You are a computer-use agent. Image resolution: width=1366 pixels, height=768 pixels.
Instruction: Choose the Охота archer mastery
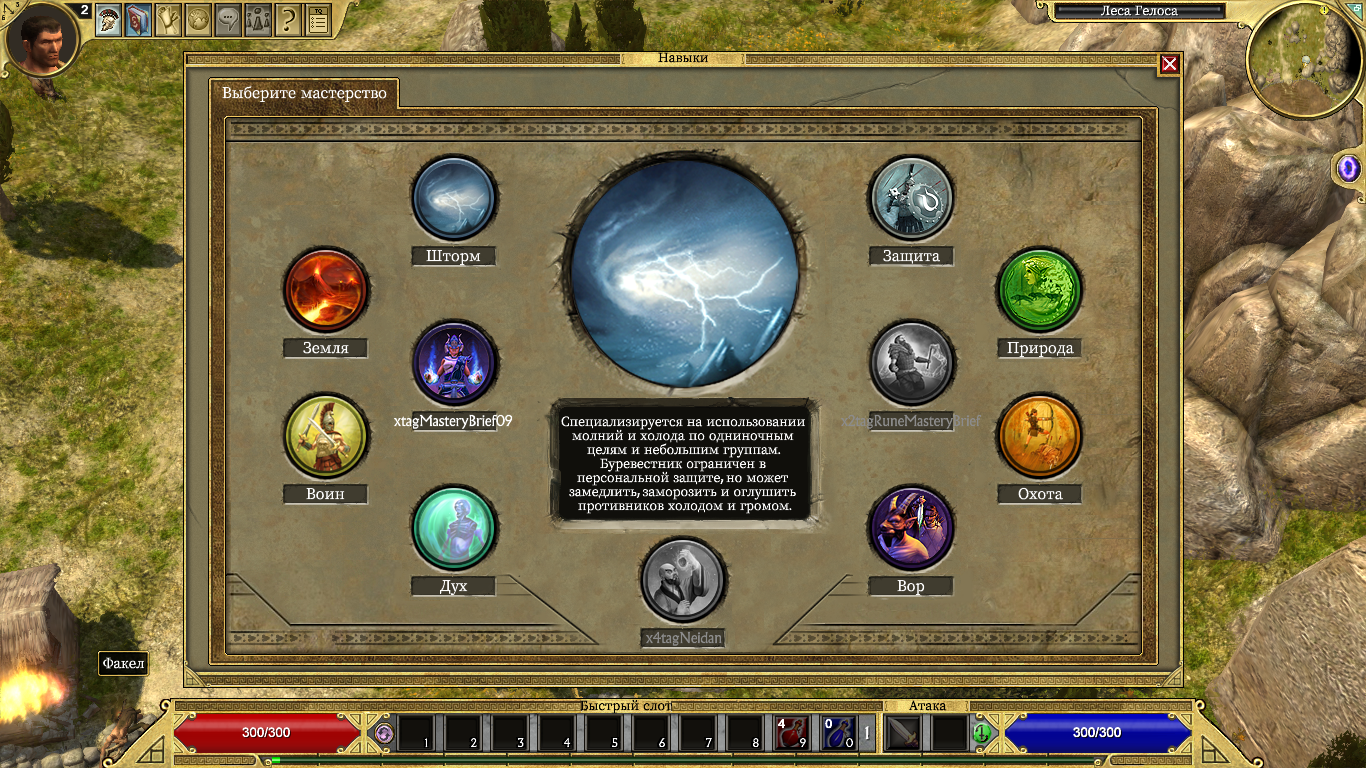[1040, 436]
